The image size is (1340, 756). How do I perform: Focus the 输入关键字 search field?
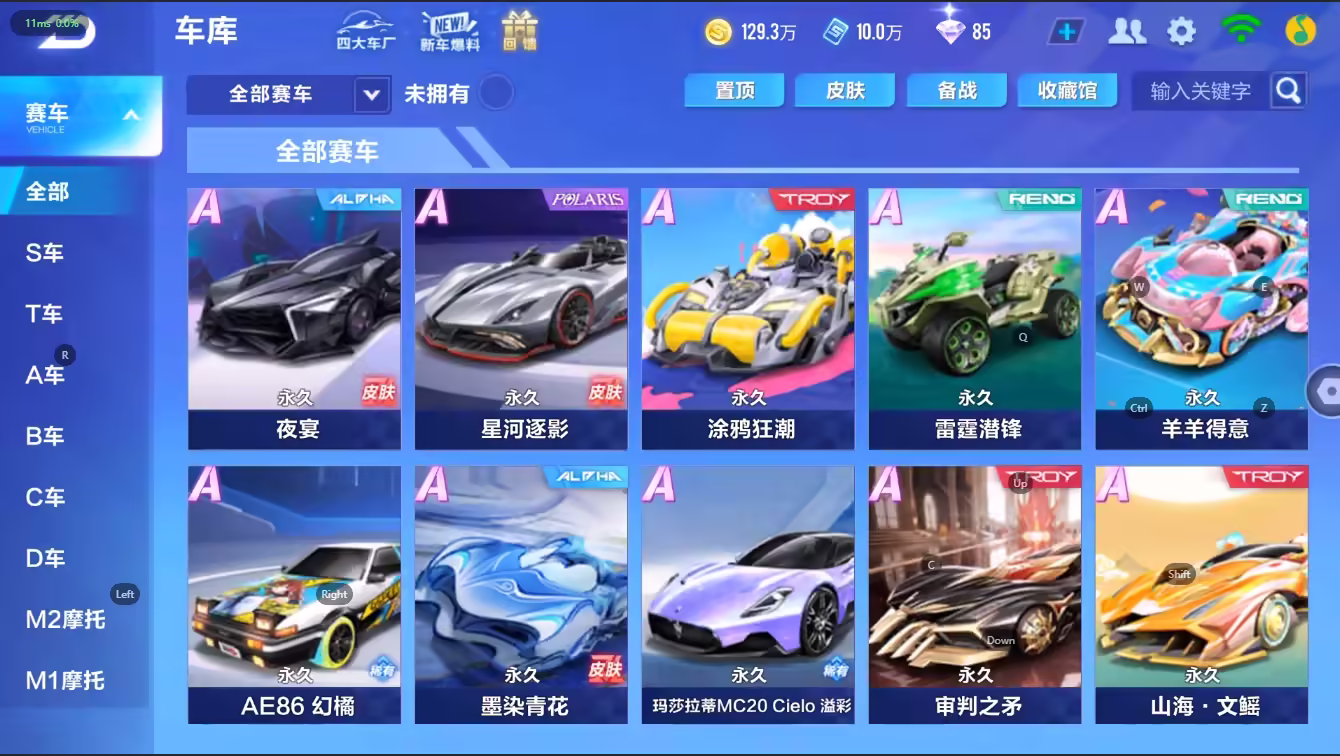(x=1200, y=91)
